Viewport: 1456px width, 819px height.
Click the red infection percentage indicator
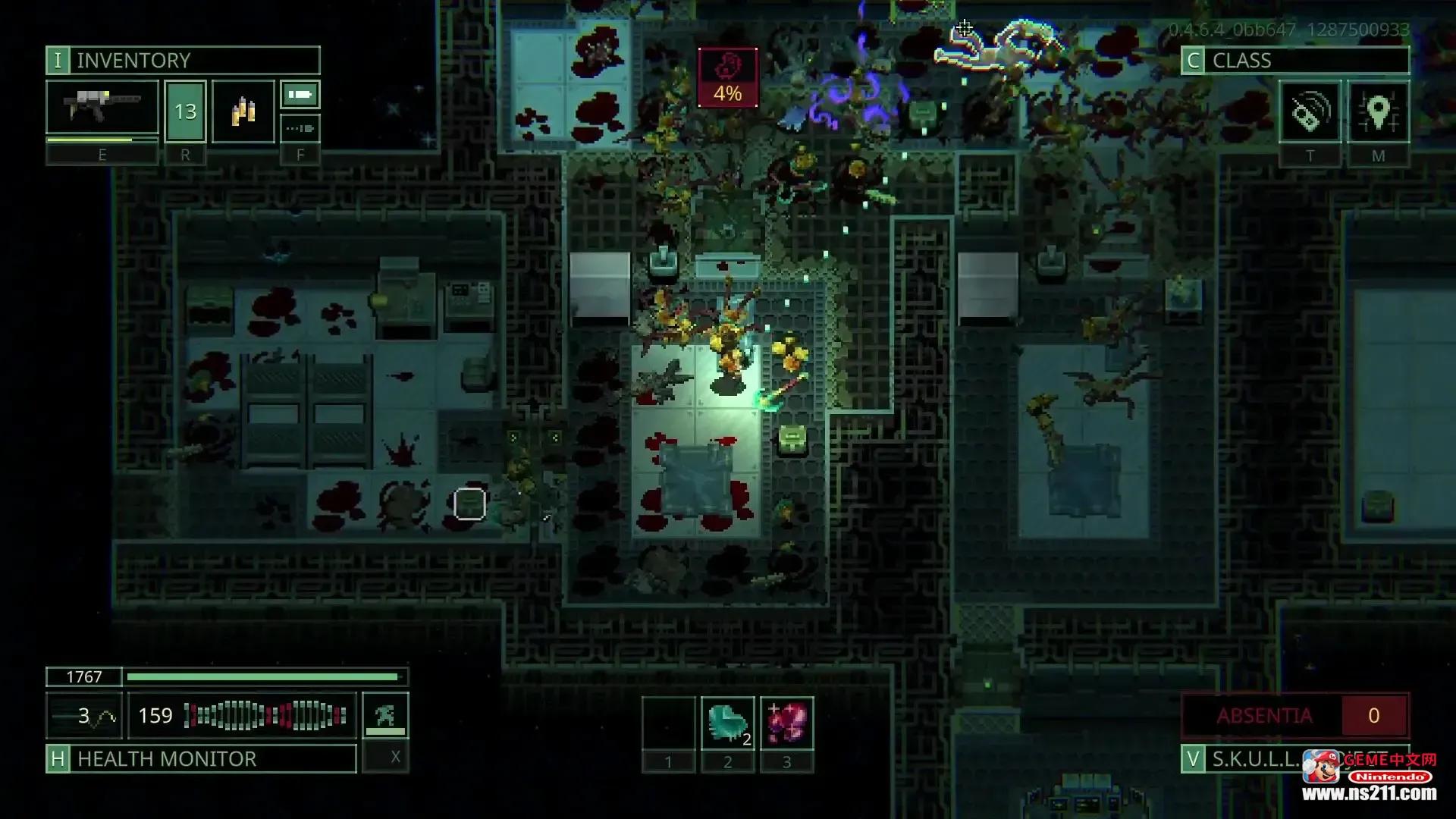coord(727,77)
